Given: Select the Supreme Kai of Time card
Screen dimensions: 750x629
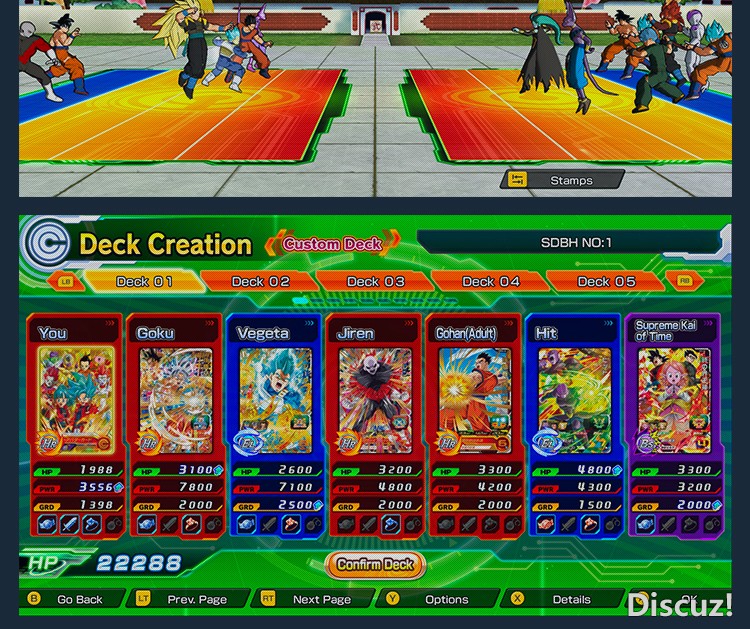Looking at the screenshot, I should pos(674,400).
